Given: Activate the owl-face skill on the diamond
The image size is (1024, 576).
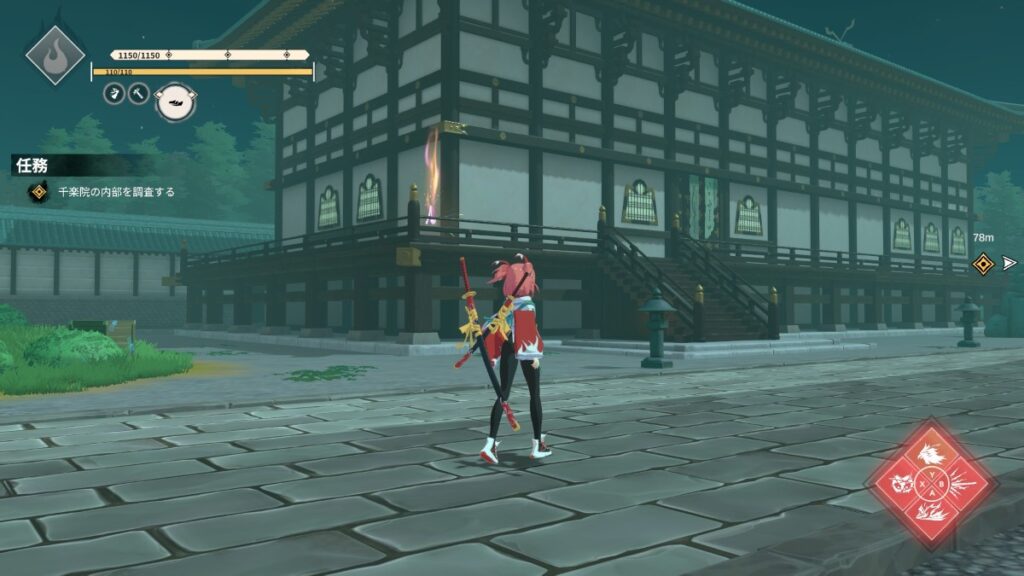Looking at the screenshot, I should (x=902, y=487).
